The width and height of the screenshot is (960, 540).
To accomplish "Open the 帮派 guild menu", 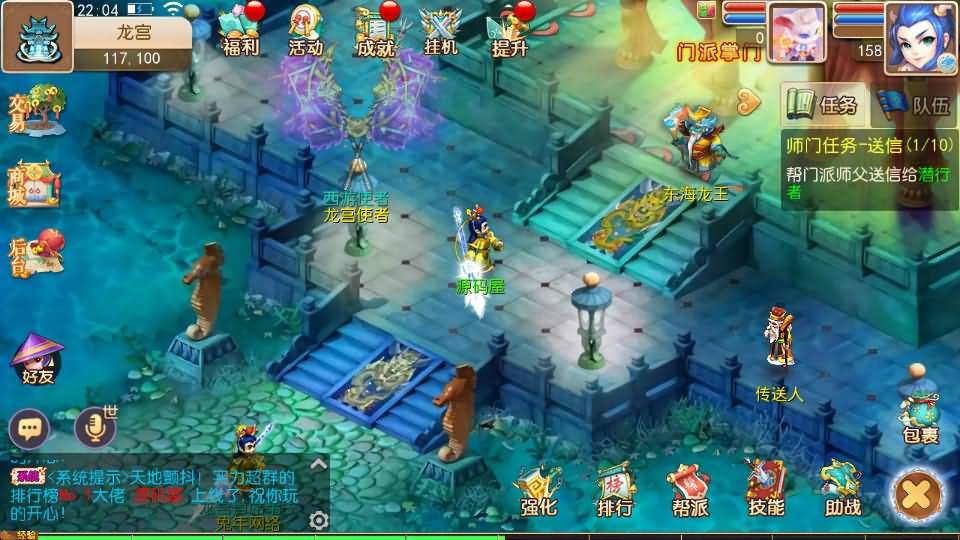I will coord(689,490).
